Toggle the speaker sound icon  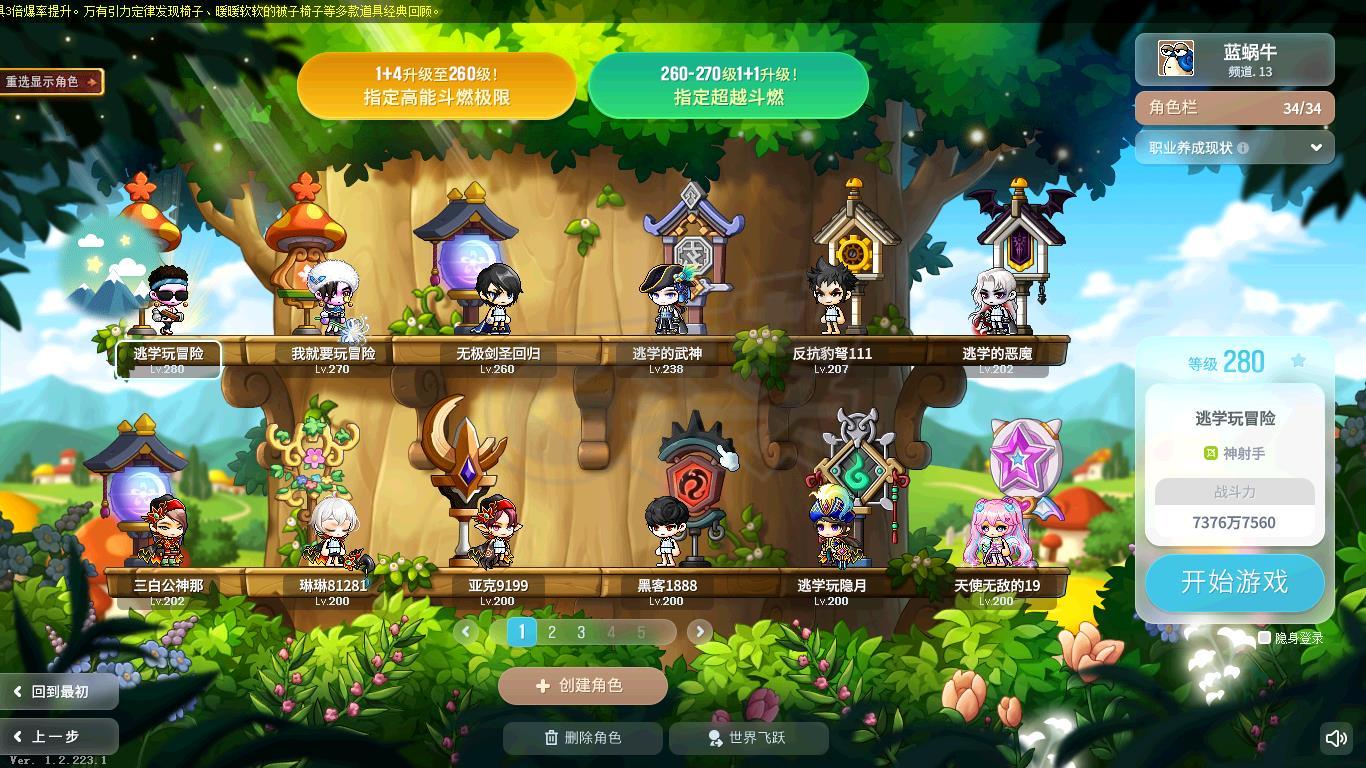pos(1336,739)
